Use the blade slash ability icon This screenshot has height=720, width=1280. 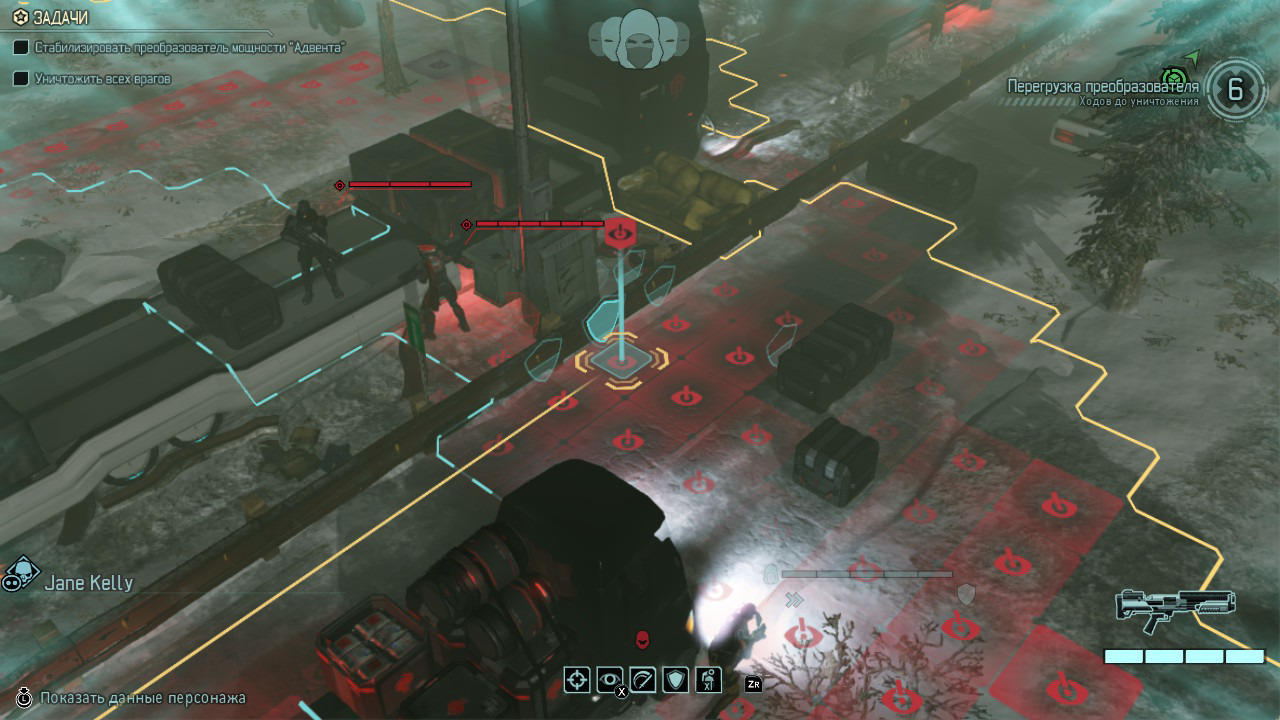click(x=643, y=680)
